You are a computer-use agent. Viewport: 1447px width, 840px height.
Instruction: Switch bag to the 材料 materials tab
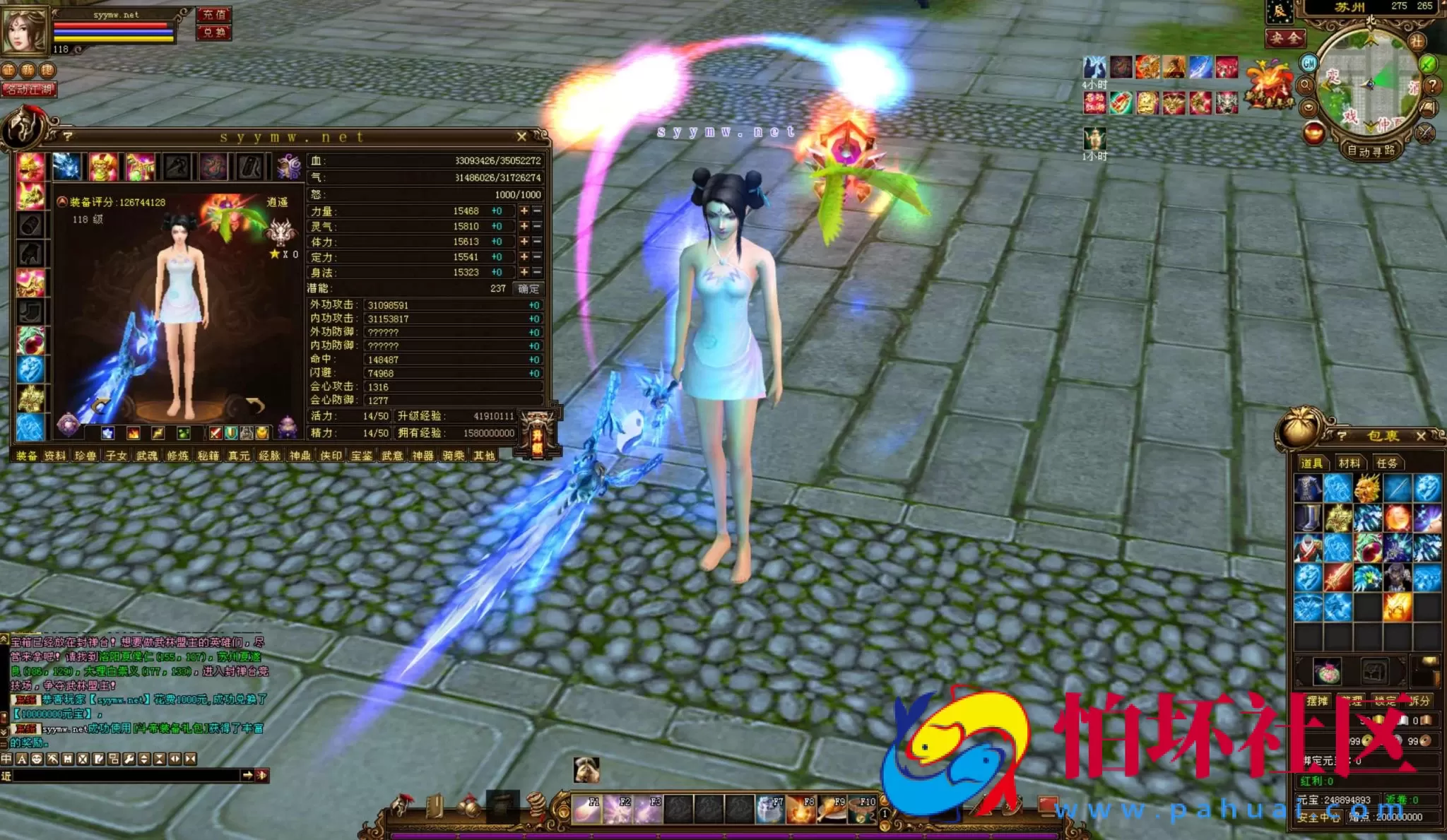(1349, 463)
